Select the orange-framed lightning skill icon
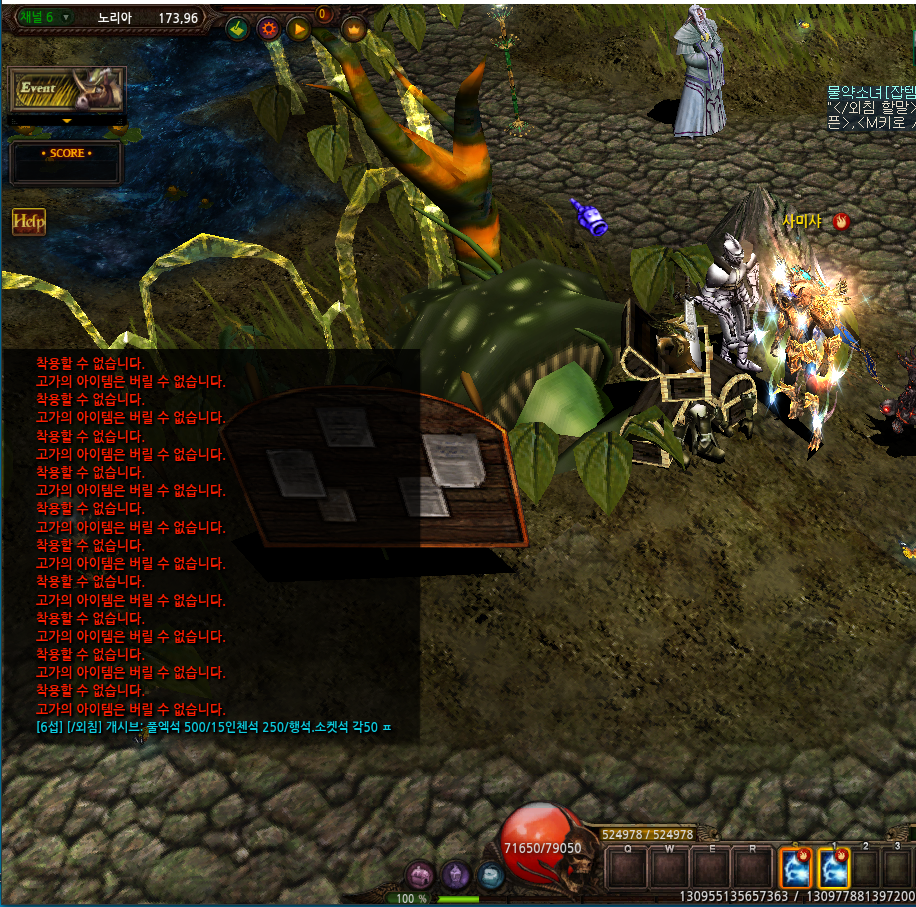 click(x=796, y=868)
